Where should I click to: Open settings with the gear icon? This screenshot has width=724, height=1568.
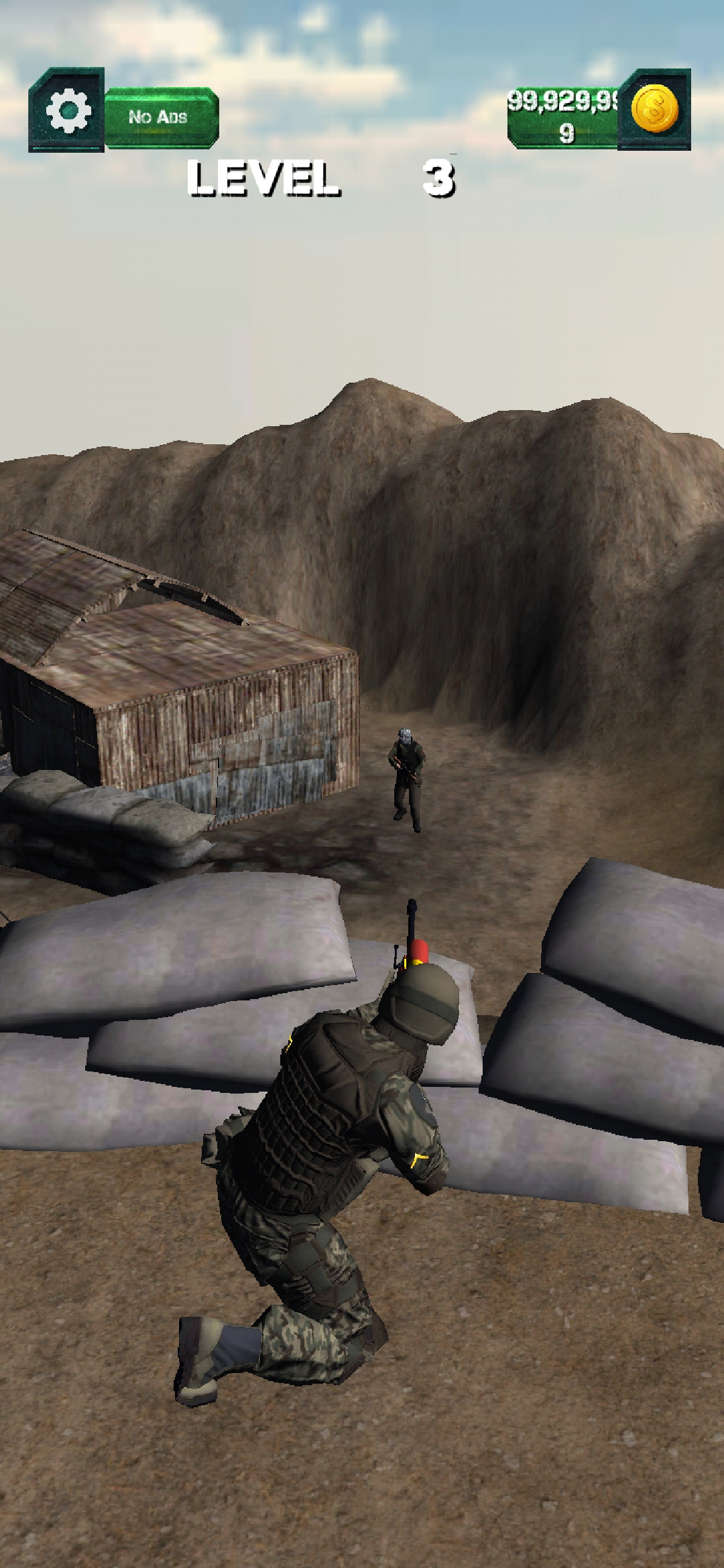(67, 109)
